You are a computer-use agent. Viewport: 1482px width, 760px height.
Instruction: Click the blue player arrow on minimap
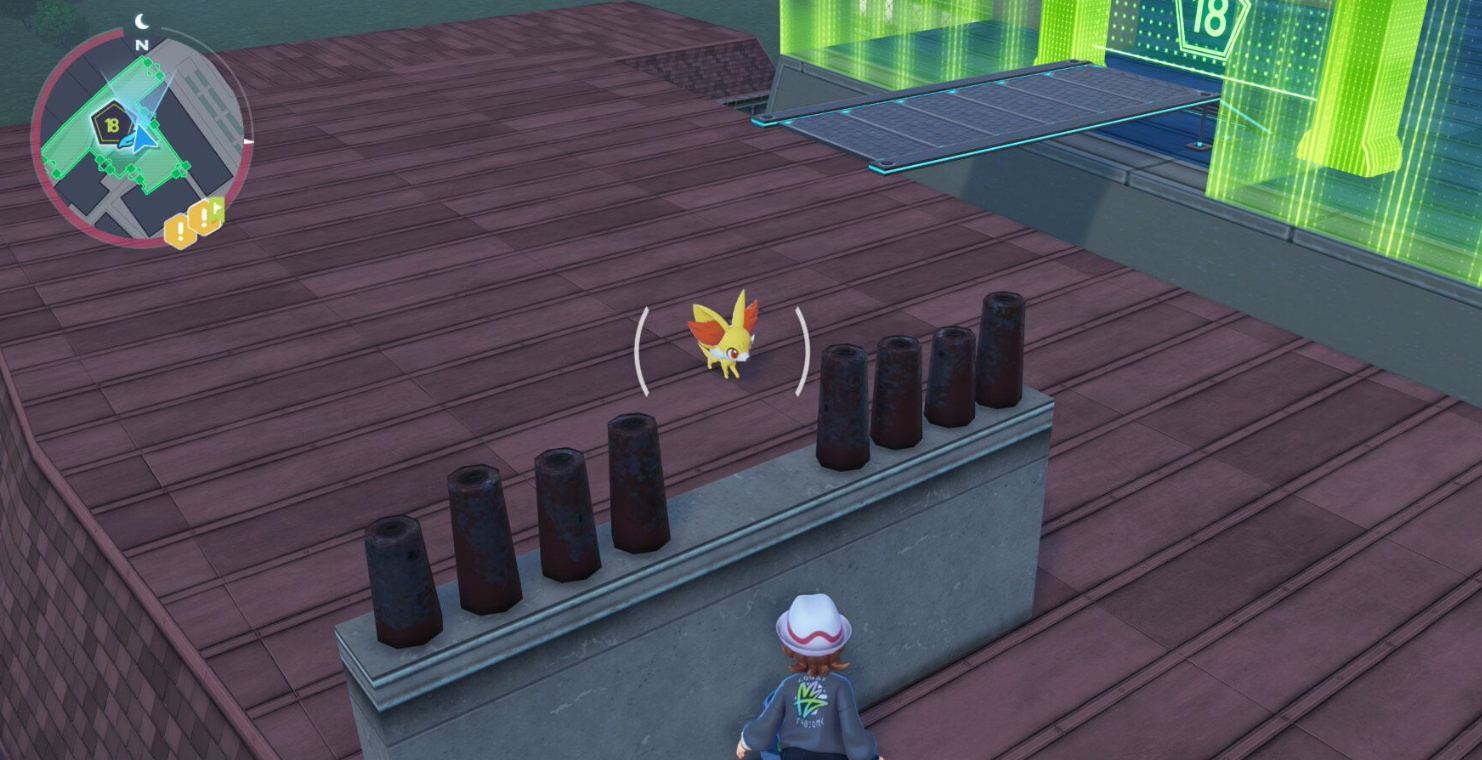[146, 135]
